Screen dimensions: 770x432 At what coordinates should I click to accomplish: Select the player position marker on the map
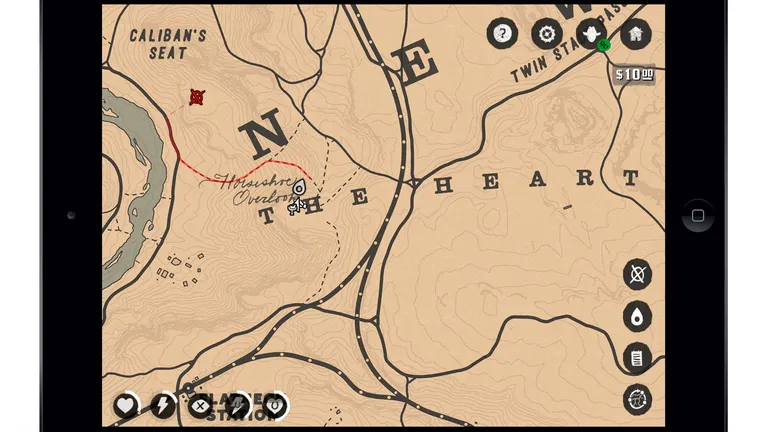click(x=298, y=189)
